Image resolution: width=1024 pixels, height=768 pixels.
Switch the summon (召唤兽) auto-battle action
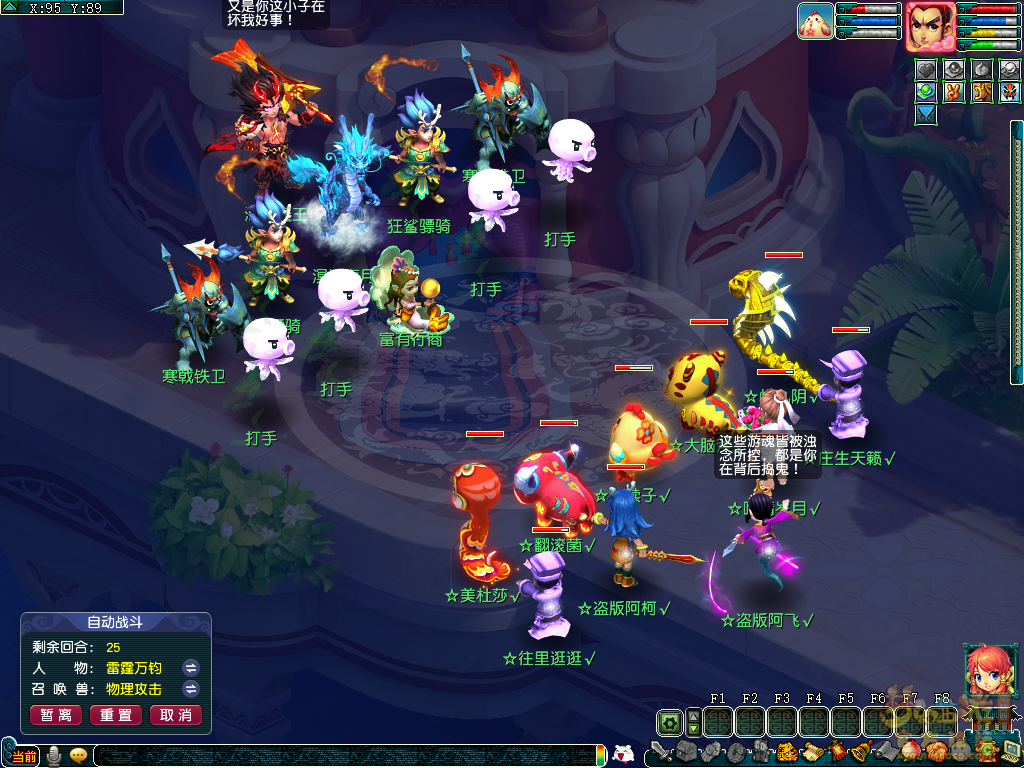tap(191, 689)
